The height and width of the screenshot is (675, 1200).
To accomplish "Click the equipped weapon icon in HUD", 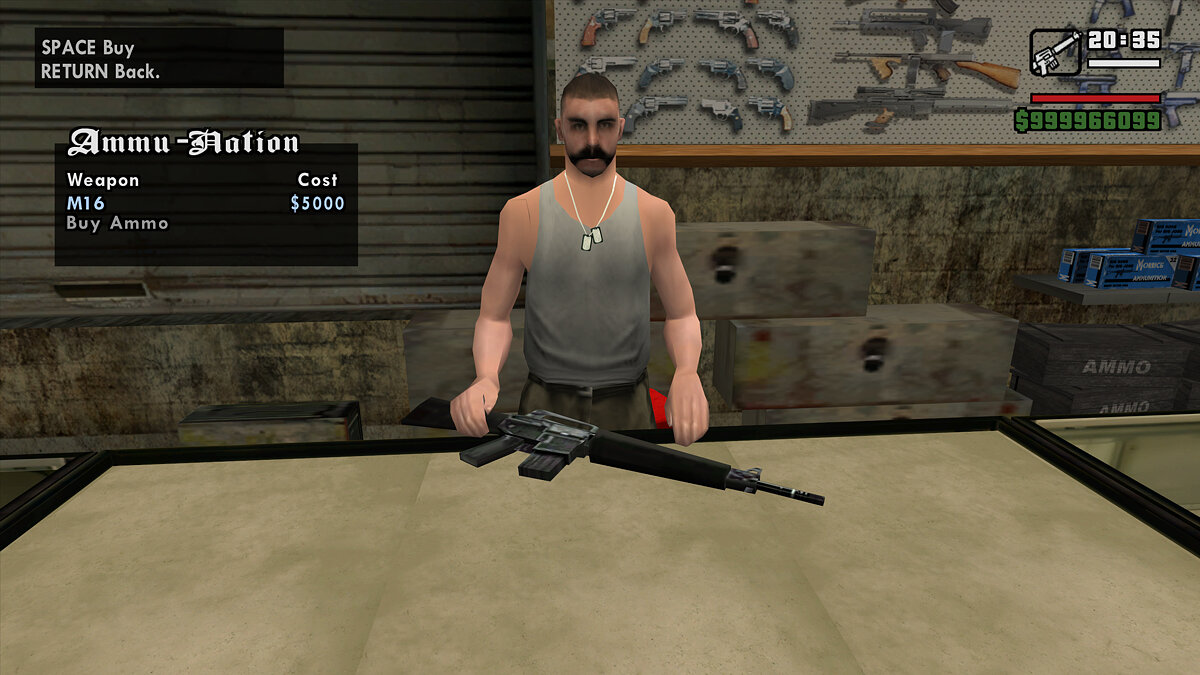I will pyautogui.click(x=1055, y=52).
